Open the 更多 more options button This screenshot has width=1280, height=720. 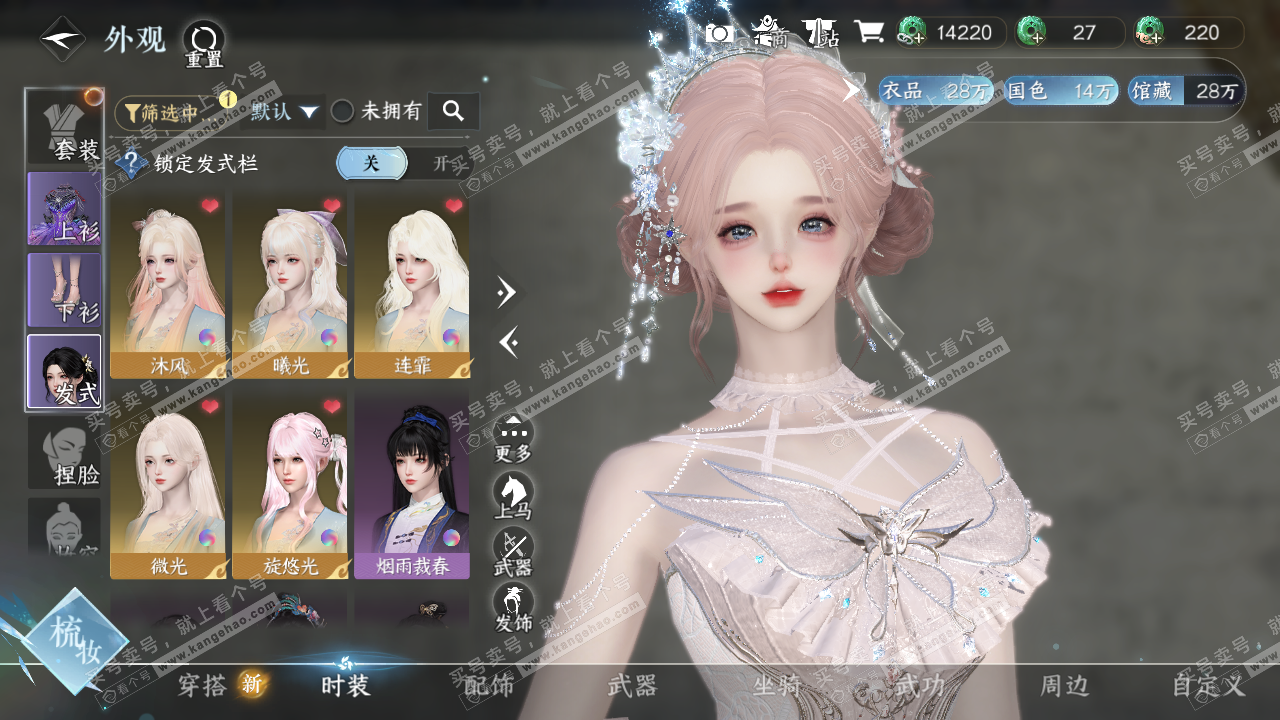(513, 438)
